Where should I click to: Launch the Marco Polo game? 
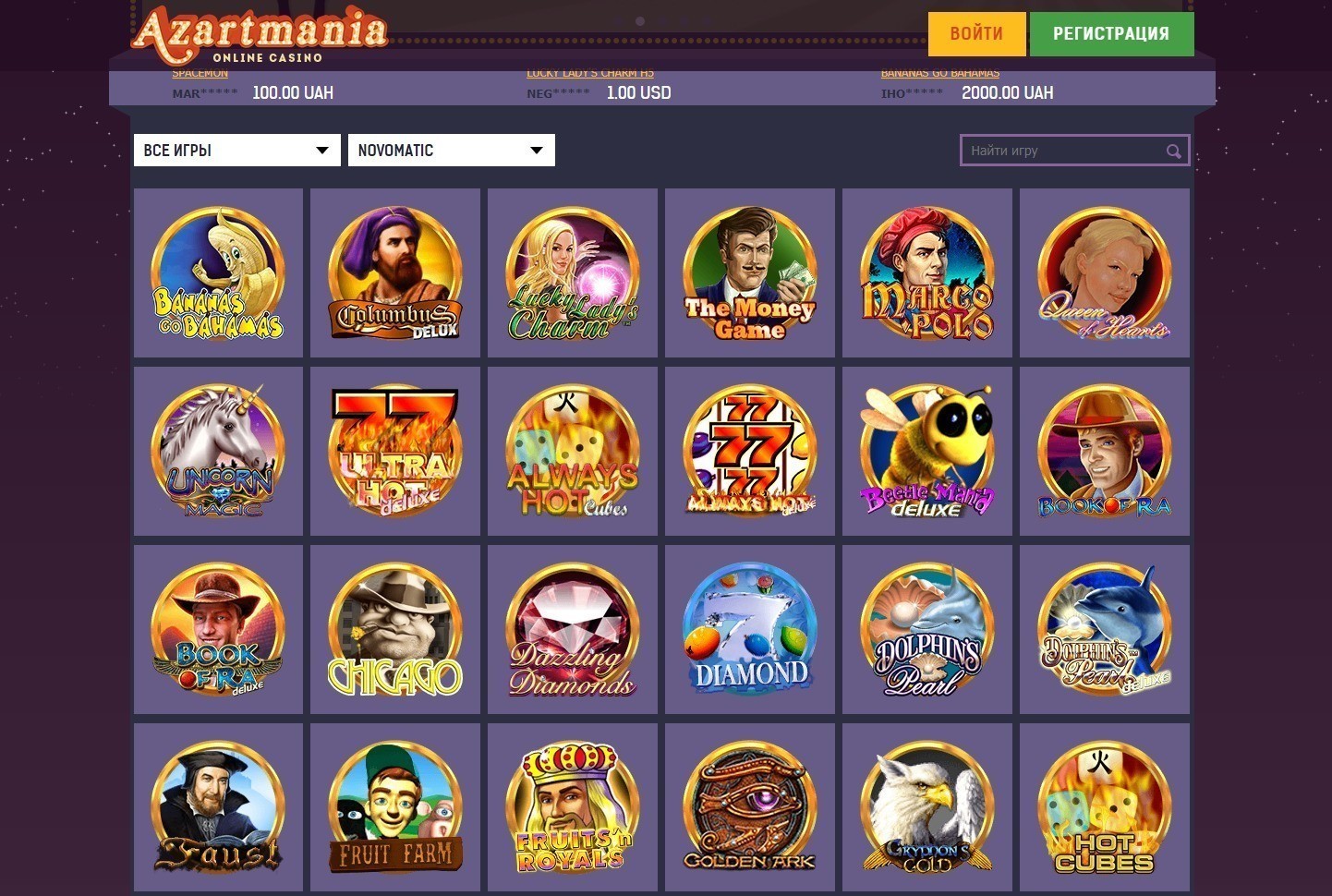click(x=927, y=272)
